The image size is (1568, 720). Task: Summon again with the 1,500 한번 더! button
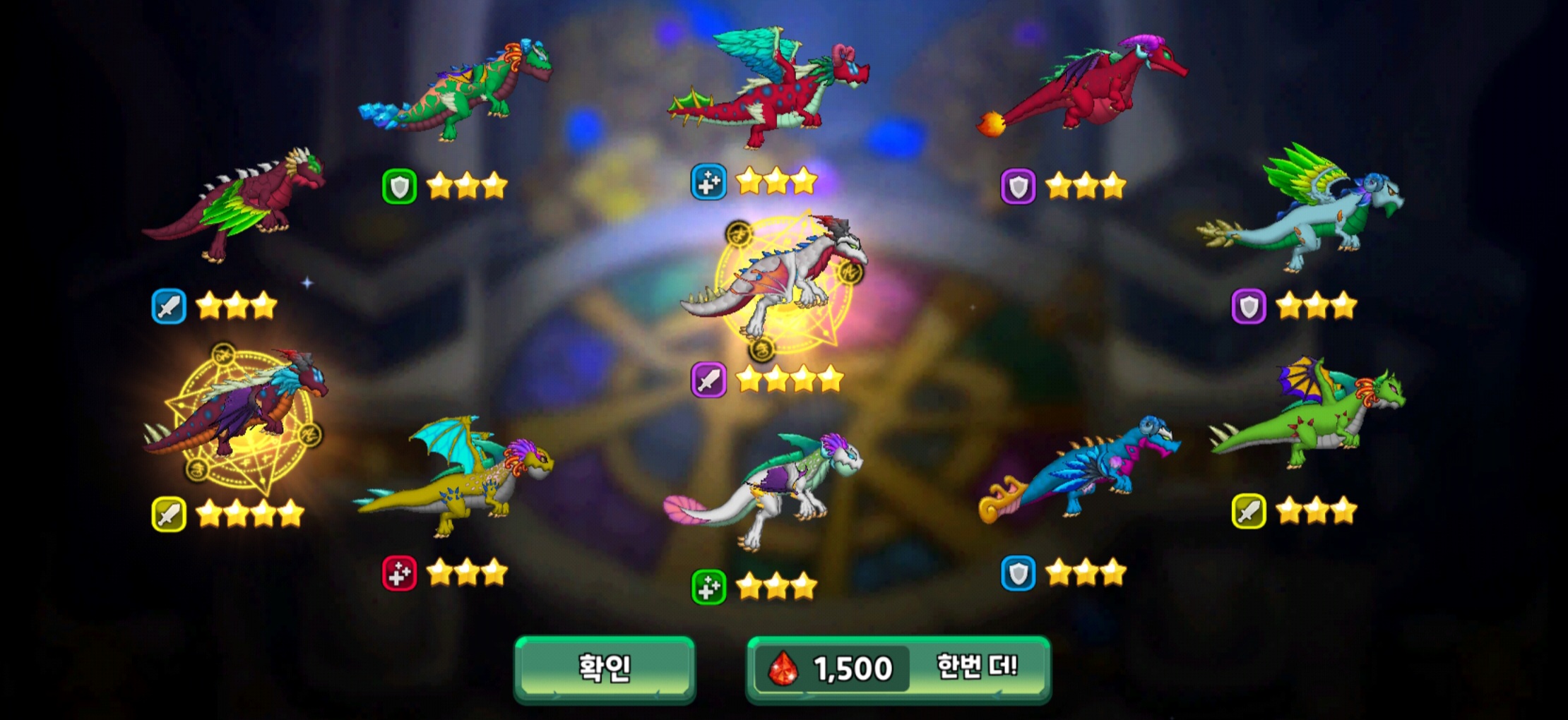click(898, 668)
